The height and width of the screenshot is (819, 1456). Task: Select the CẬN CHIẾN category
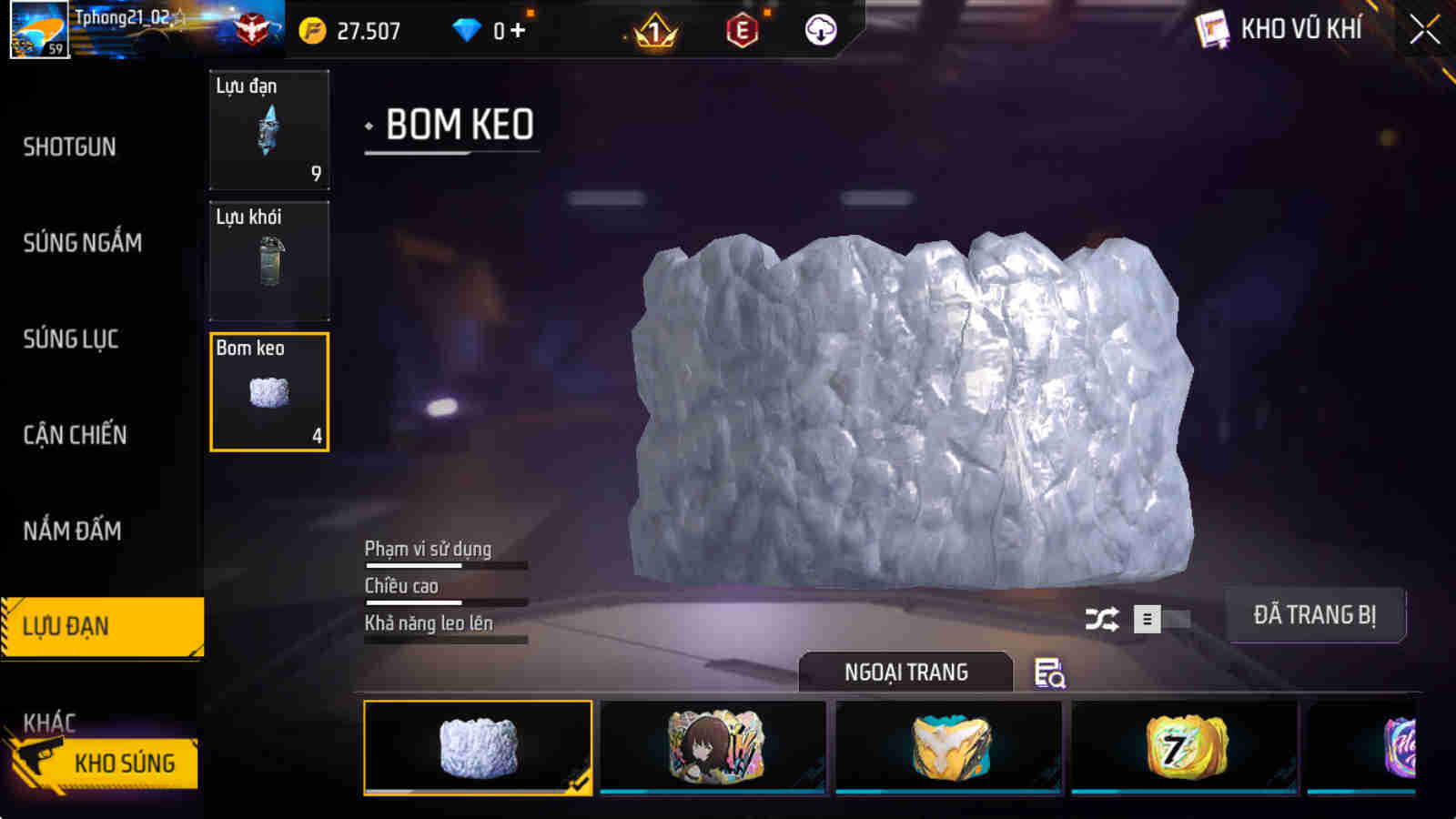(76, 434)
